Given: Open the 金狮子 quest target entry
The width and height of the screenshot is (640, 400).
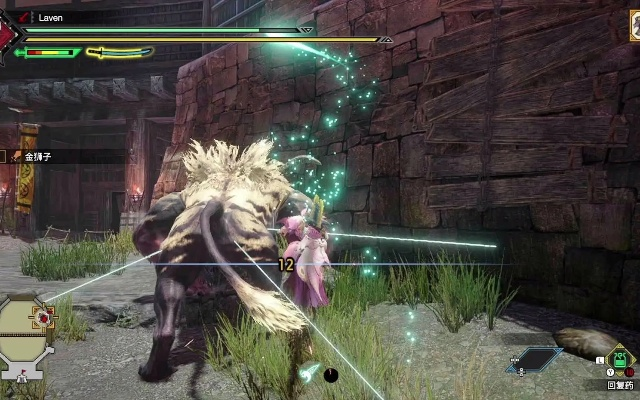Looking at the screenshot, I should pyautogui.click(x=40, y=156).
